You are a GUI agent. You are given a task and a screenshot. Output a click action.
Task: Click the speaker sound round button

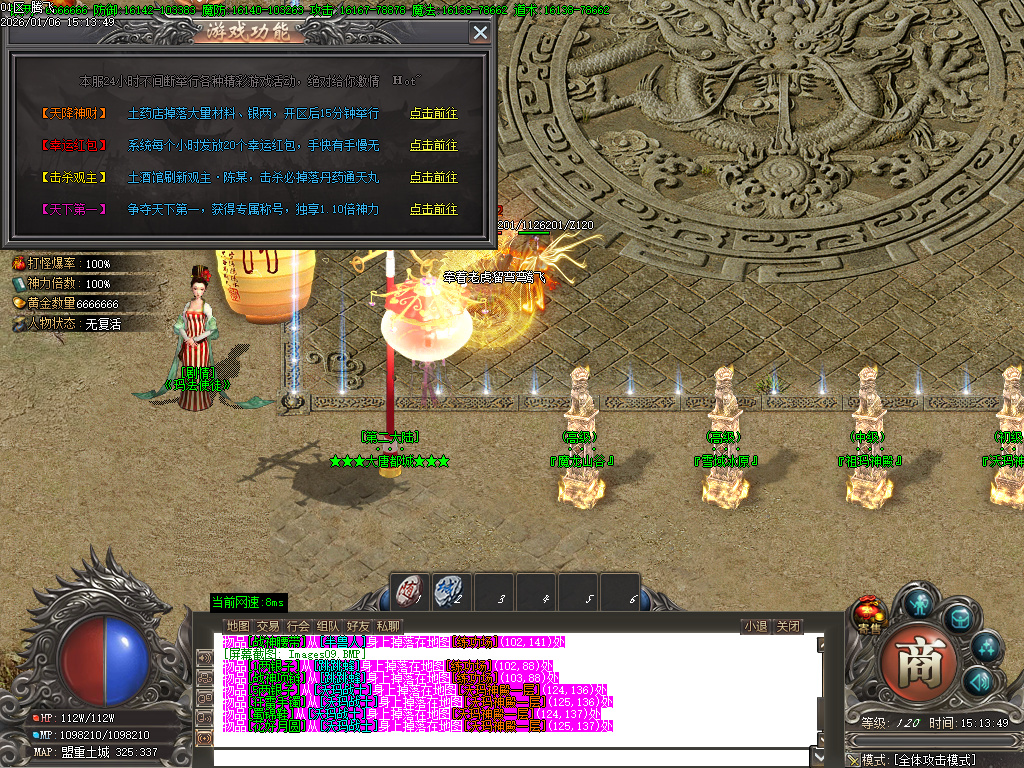click(979, 682)
